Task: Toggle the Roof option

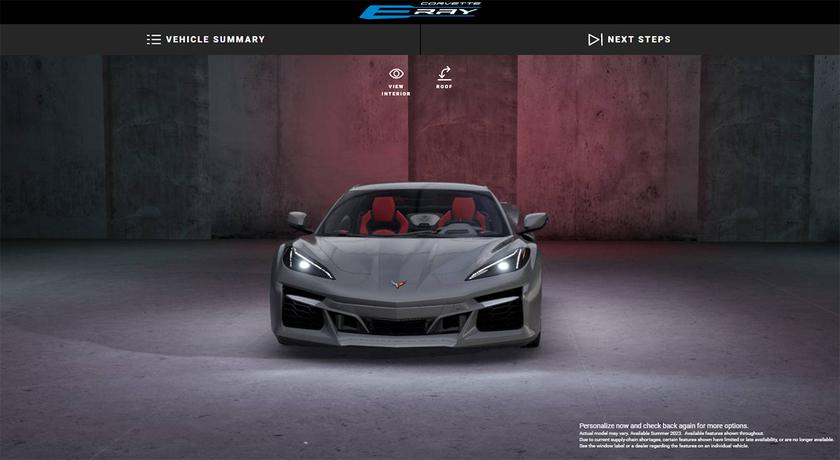Action: pos(444,78)
